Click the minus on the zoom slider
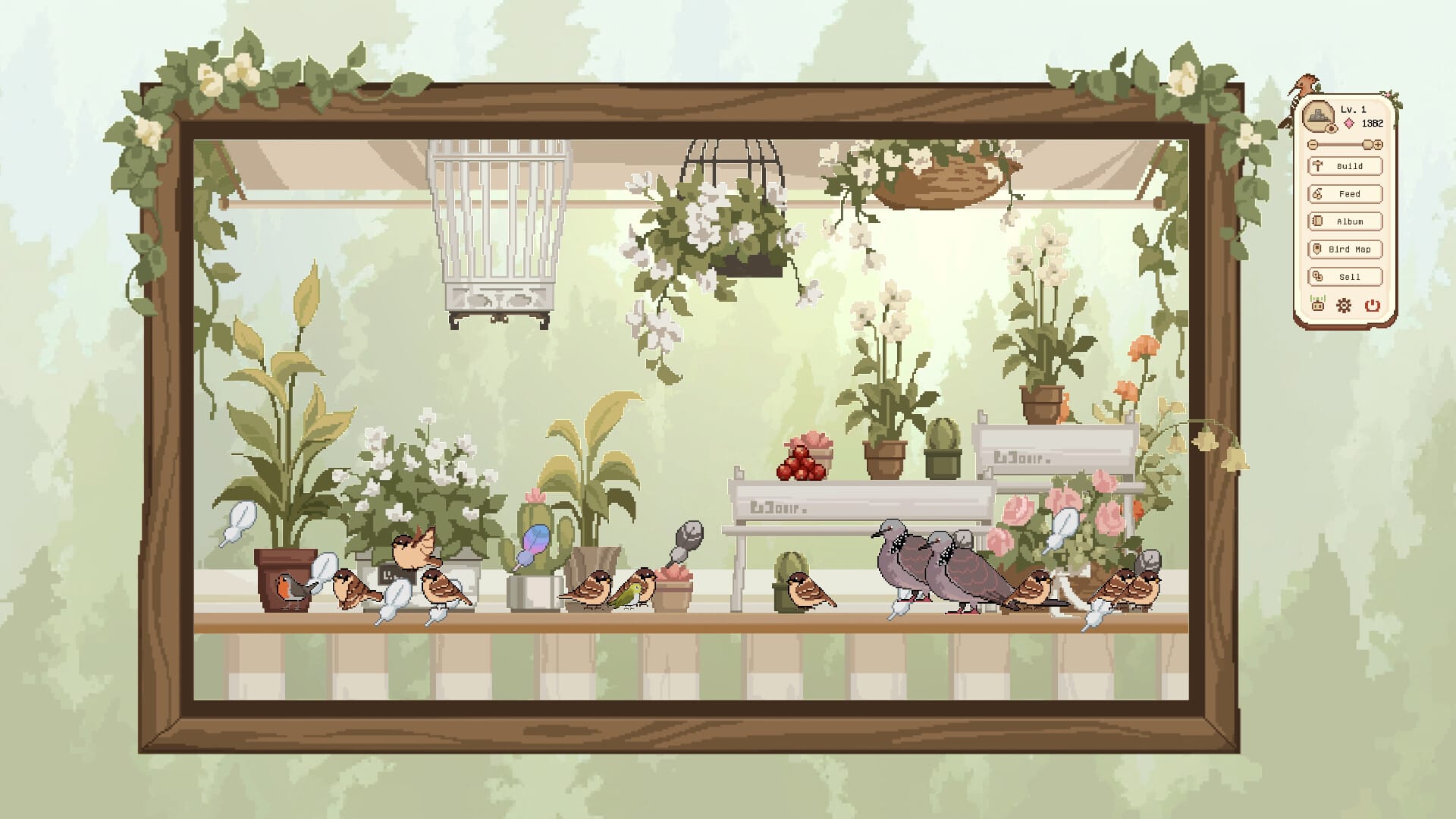 click(1312, 145)
